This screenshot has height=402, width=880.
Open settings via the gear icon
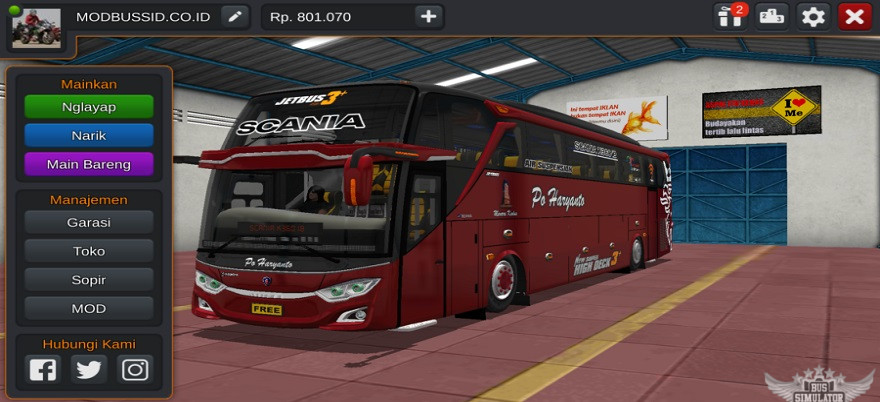(x=813, y=16)
